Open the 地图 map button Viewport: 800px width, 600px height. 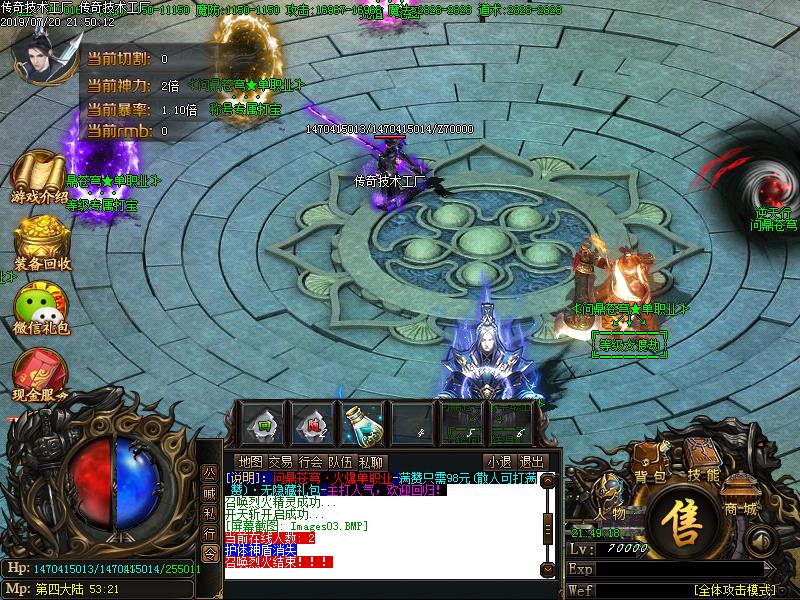(251, 461)
